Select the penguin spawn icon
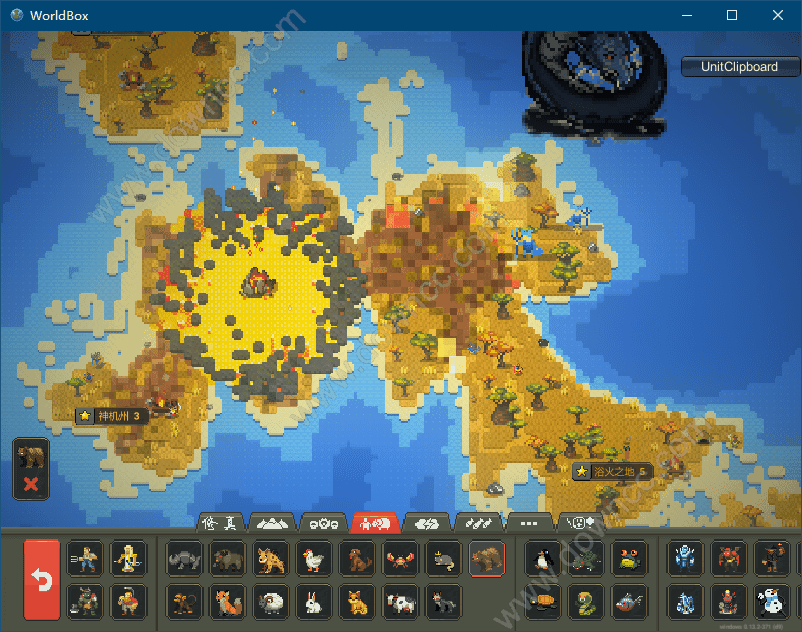 click(543, 559)
